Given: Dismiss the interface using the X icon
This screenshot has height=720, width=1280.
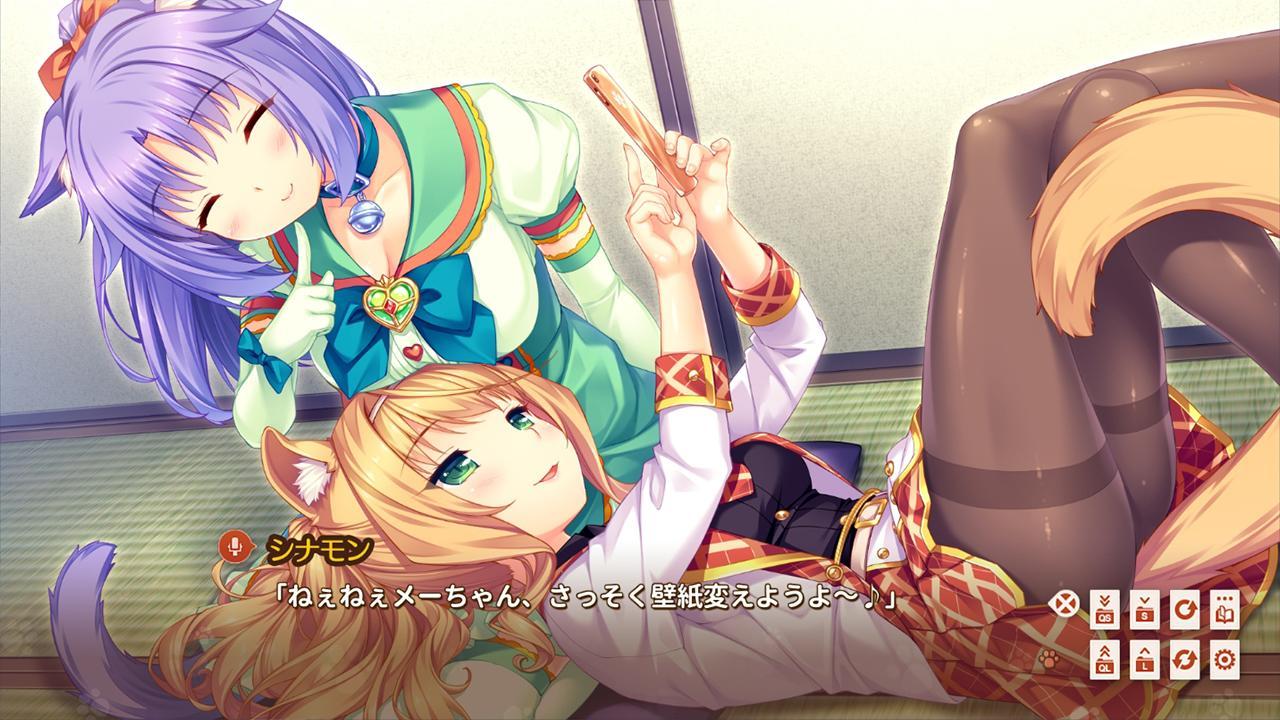Looking at the screenshot, I should (x=1065, y=602).
